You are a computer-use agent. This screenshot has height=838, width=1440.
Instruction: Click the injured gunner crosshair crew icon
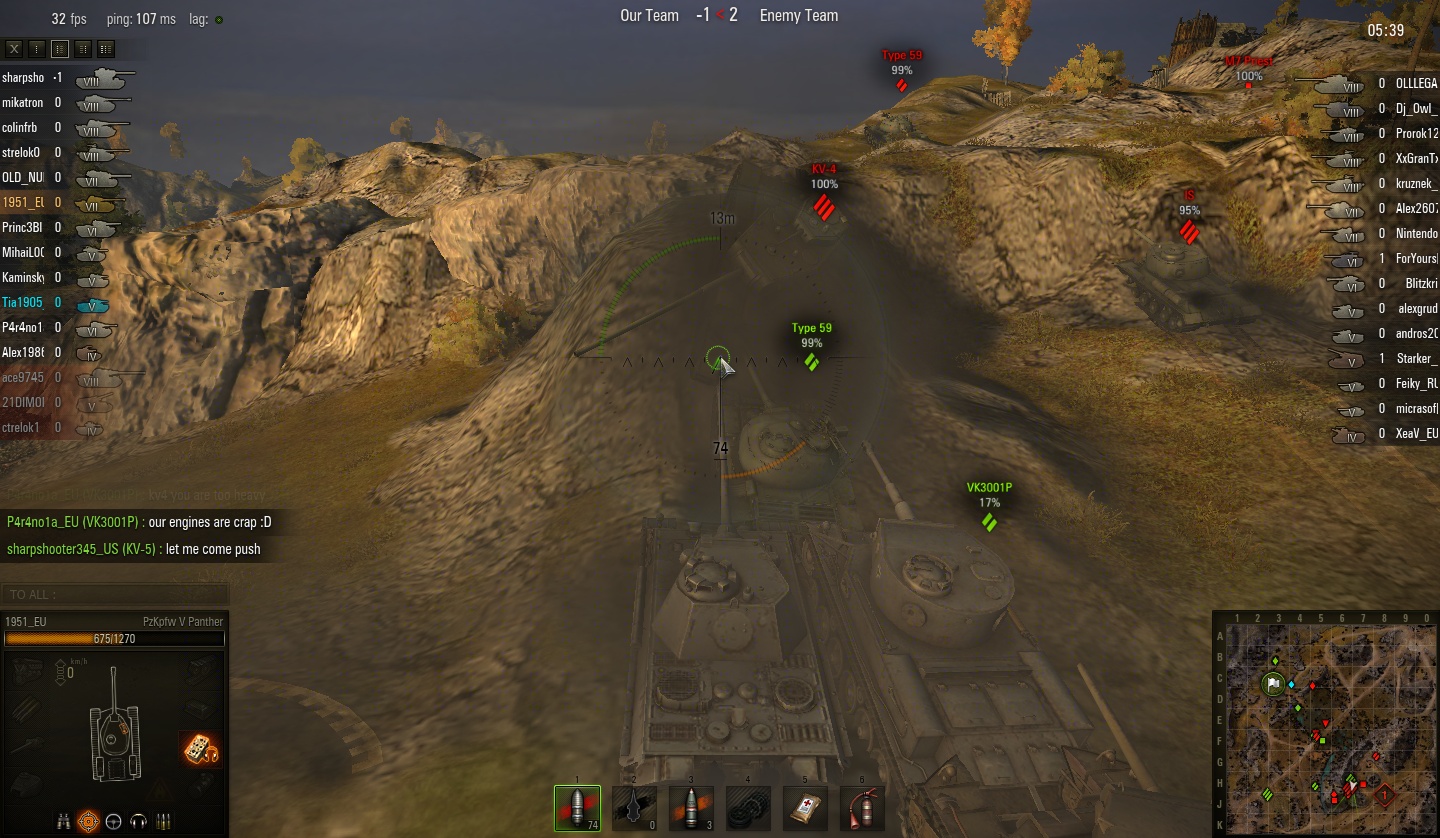click(x=88, y=822)
